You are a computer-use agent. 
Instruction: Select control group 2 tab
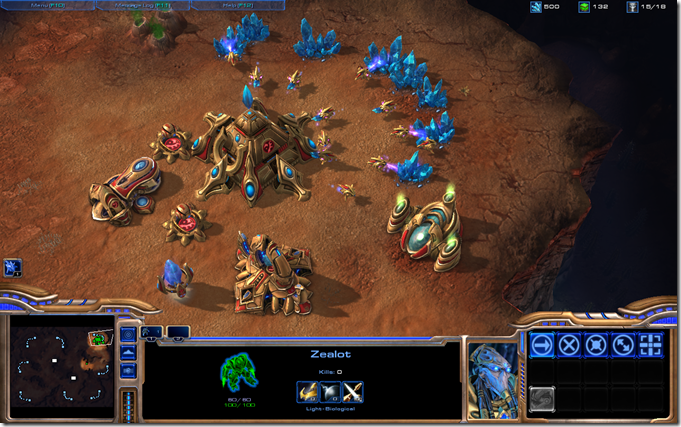point(178,332)
